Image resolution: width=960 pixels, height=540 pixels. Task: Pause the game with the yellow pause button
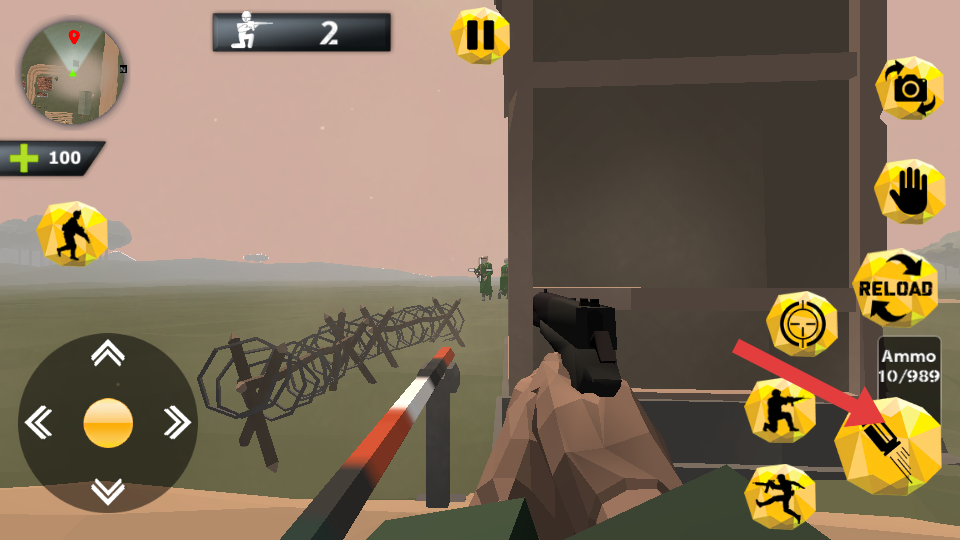click(480, 36)
